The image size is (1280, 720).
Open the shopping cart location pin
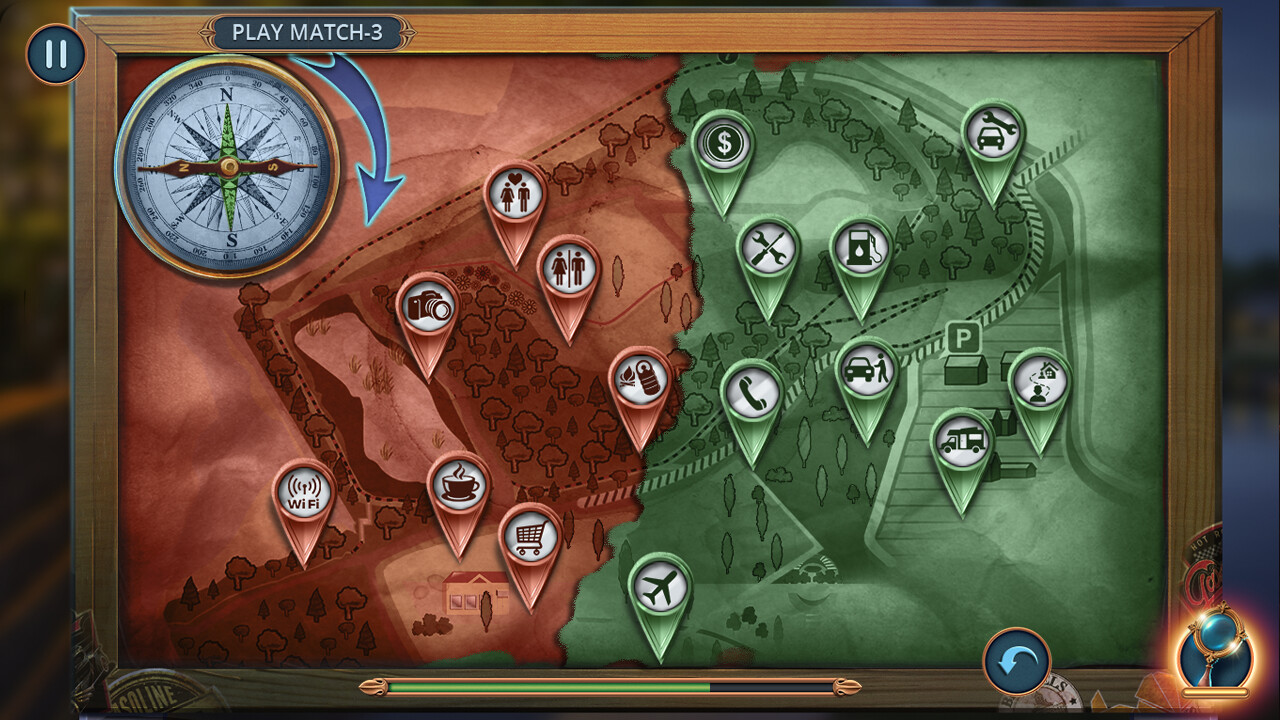coord(529,538)
